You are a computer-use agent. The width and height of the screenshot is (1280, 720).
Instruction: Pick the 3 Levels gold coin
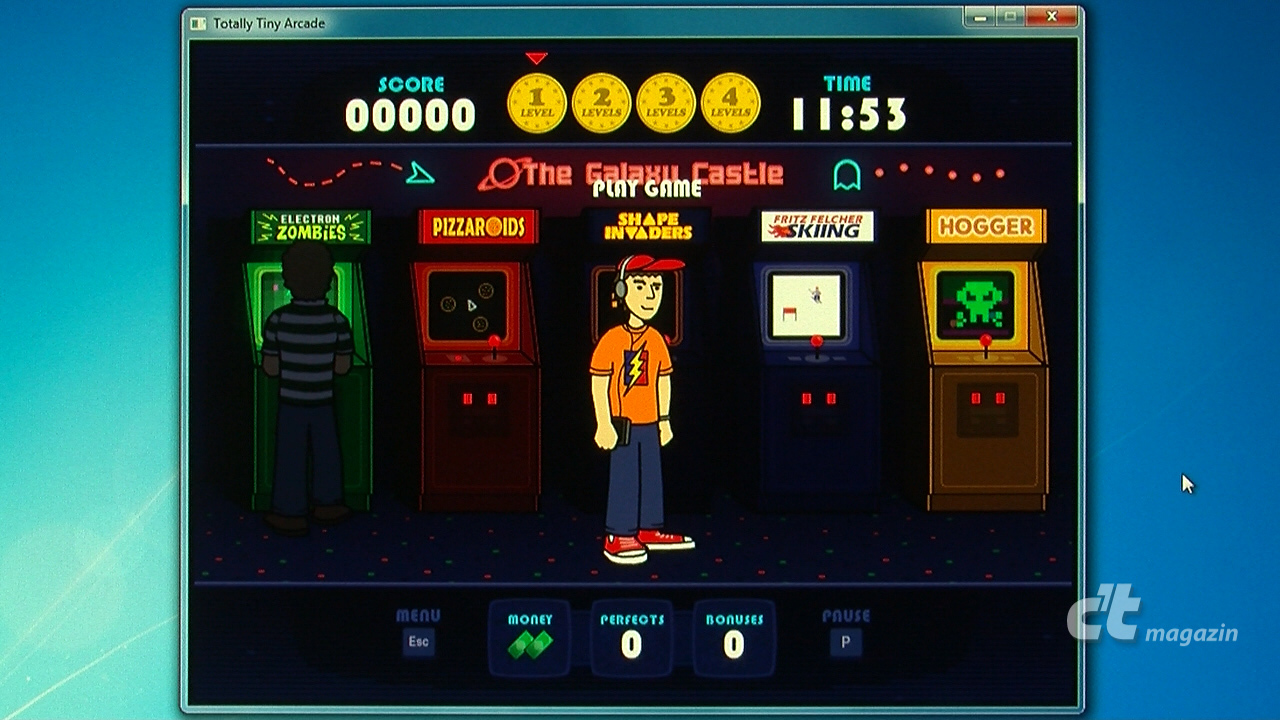tap(666, 104)
